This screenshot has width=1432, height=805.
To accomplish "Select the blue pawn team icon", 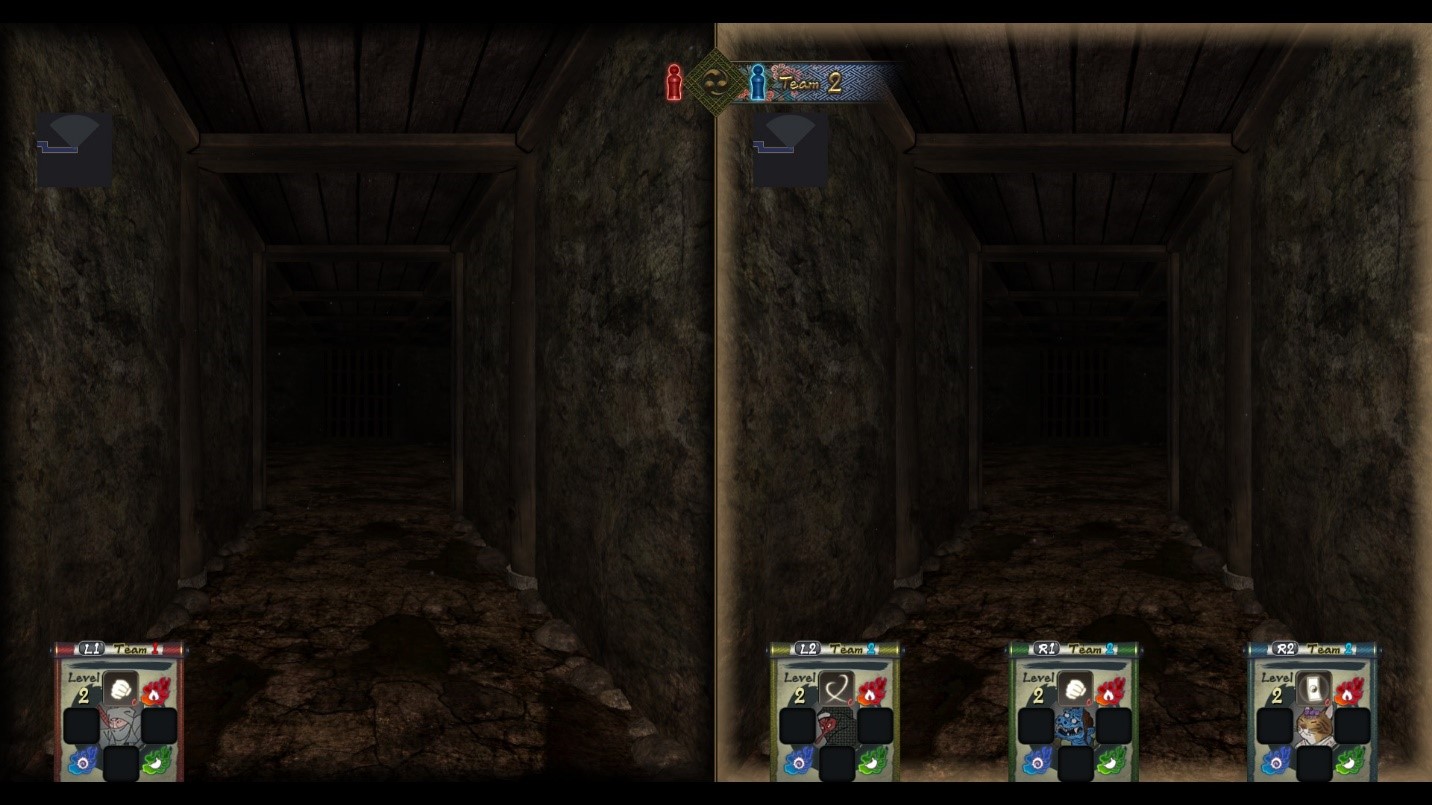I will [757, 83].
